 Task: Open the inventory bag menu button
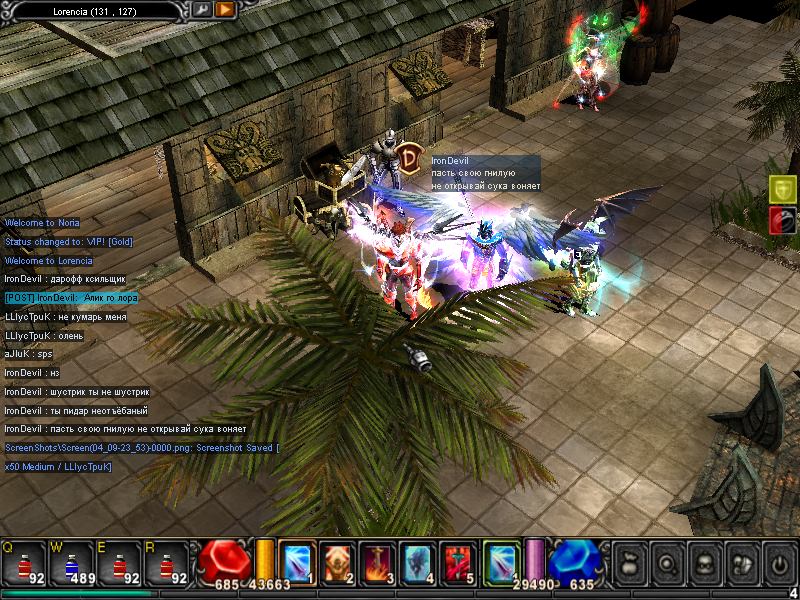click(x=629, y=563)
